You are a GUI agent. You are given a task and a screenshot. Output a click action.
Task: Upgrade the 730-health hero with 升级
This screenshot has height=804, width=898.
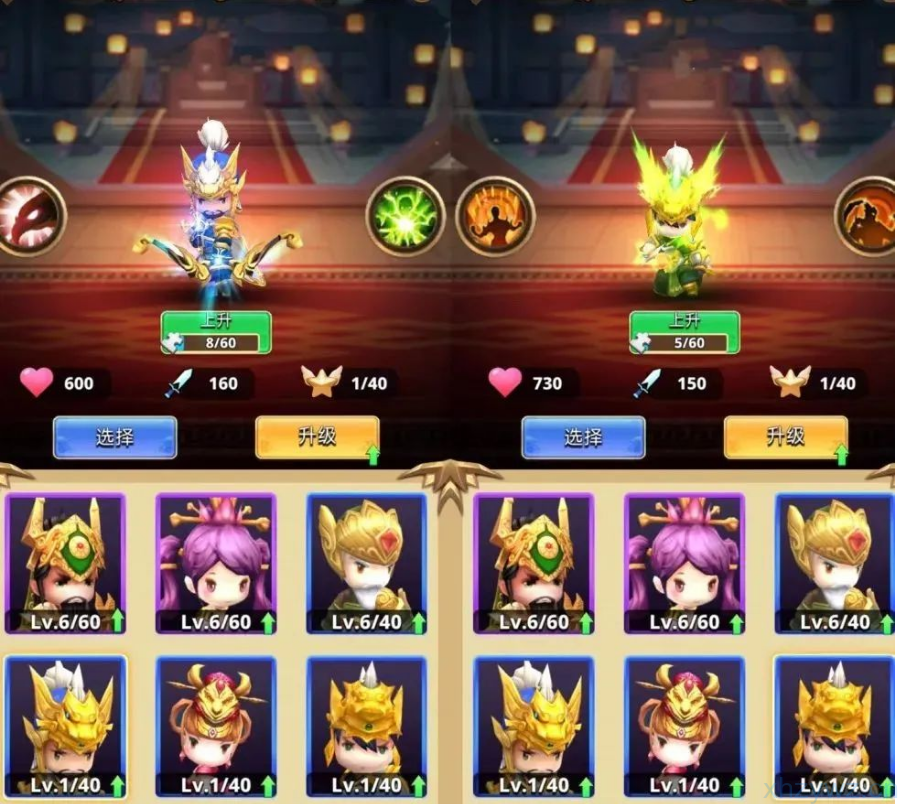[785, 437]
